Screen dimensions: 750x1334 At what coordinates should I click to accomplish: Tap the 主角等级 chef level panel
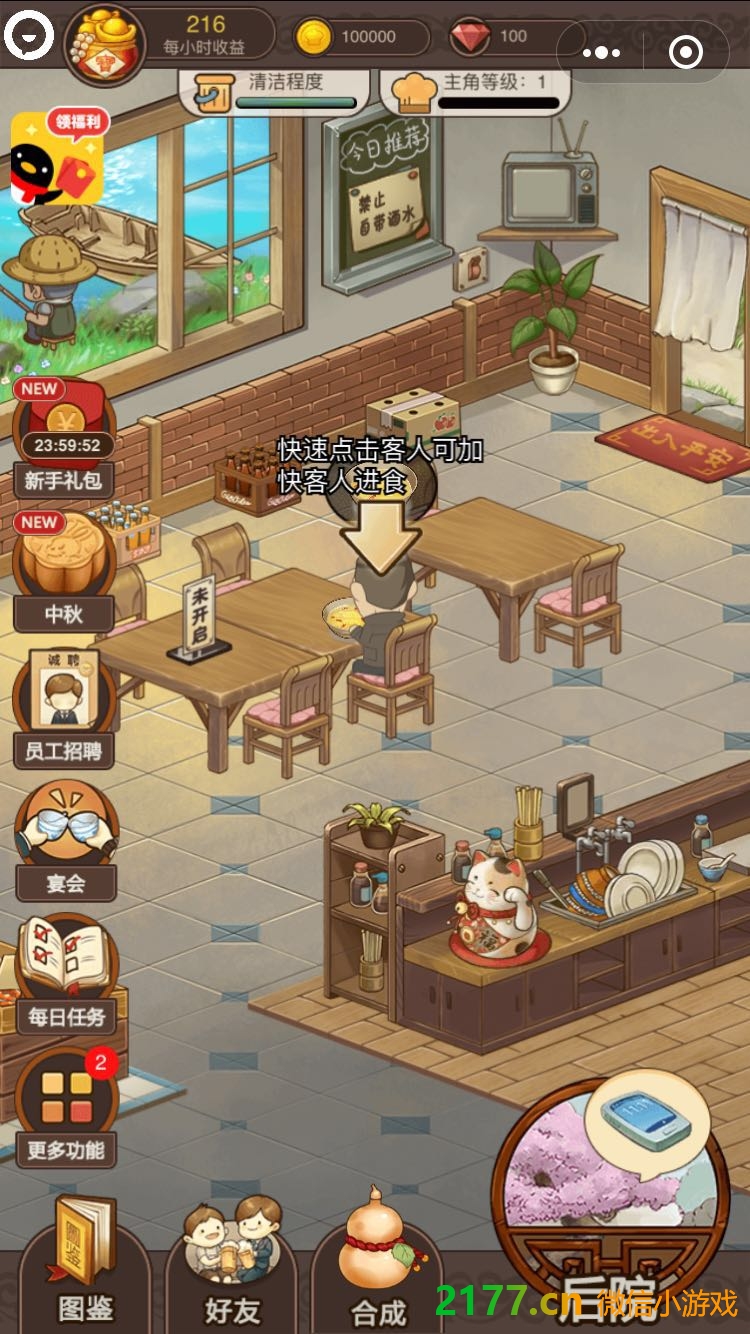tap(476, 90)
